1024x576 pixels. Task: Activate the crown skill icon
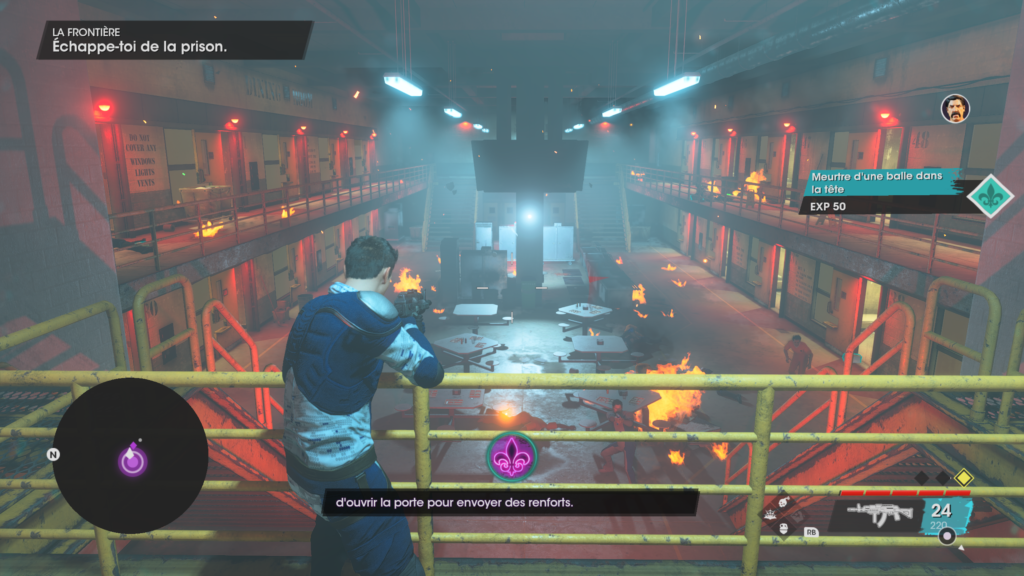coord(769,514)
